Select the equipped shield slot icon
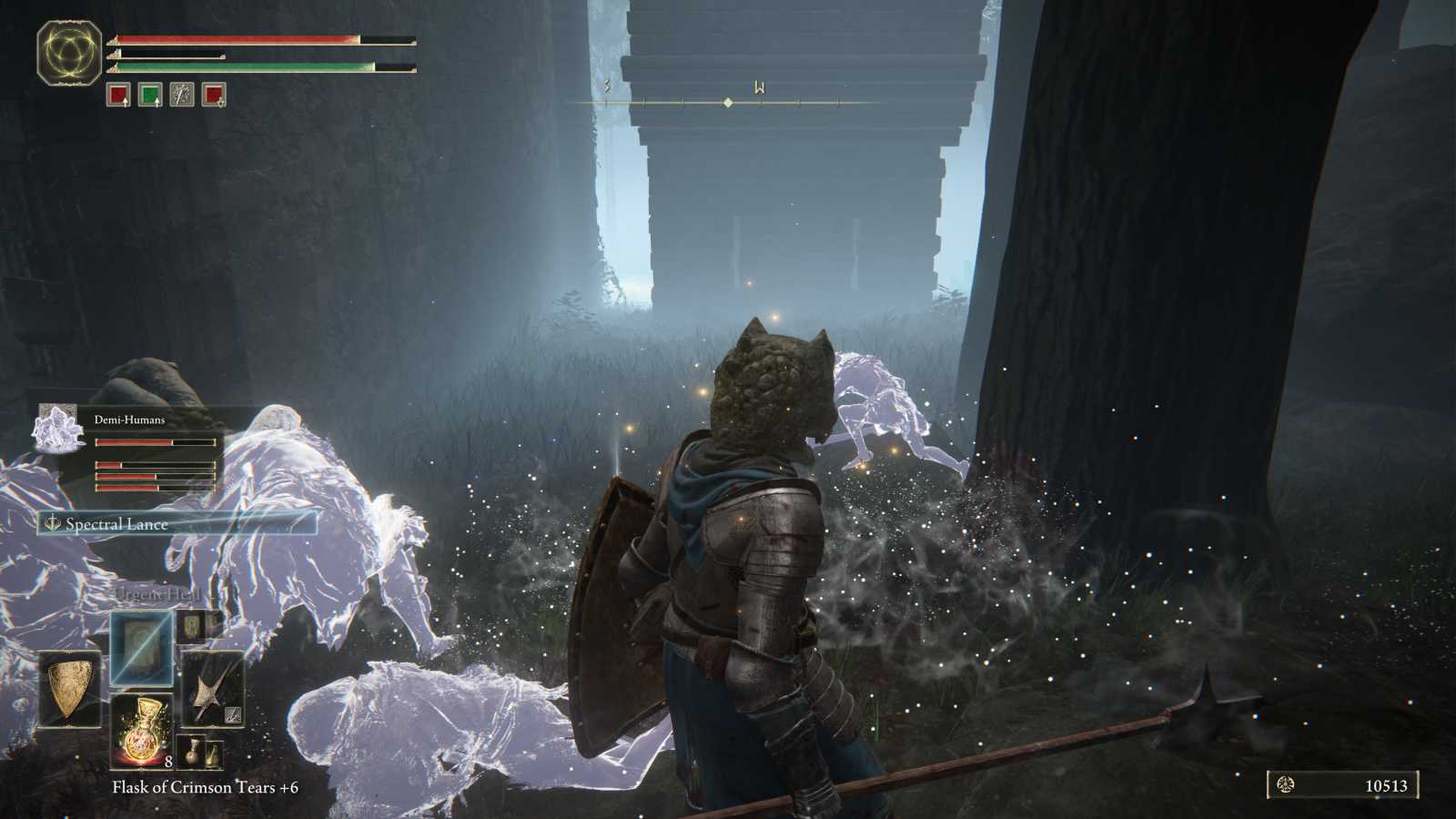 (70, 689)
